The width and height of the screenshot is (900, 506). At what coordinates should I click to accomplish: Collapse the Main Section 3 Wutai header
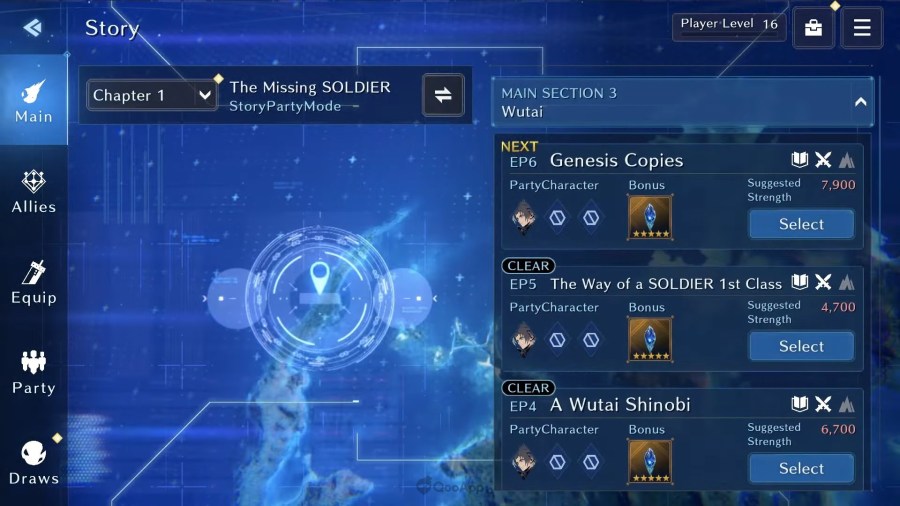860,102
